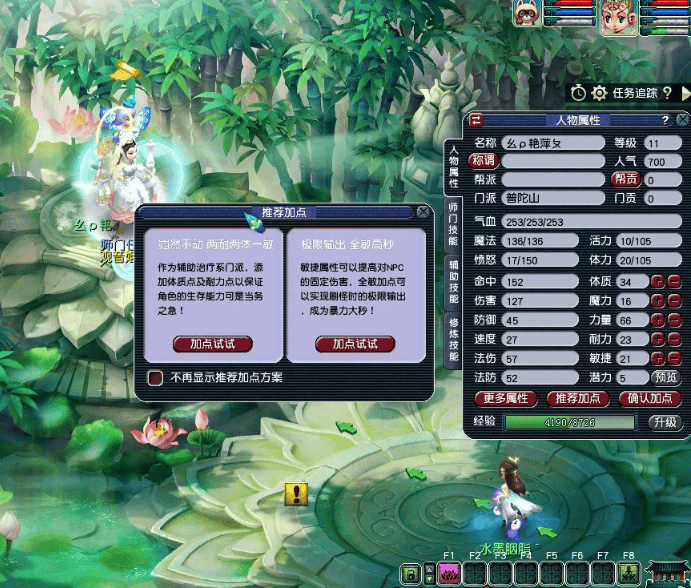Confirm points with 确认加点
The height and width of the screenshot is (588, 691).
649,398
